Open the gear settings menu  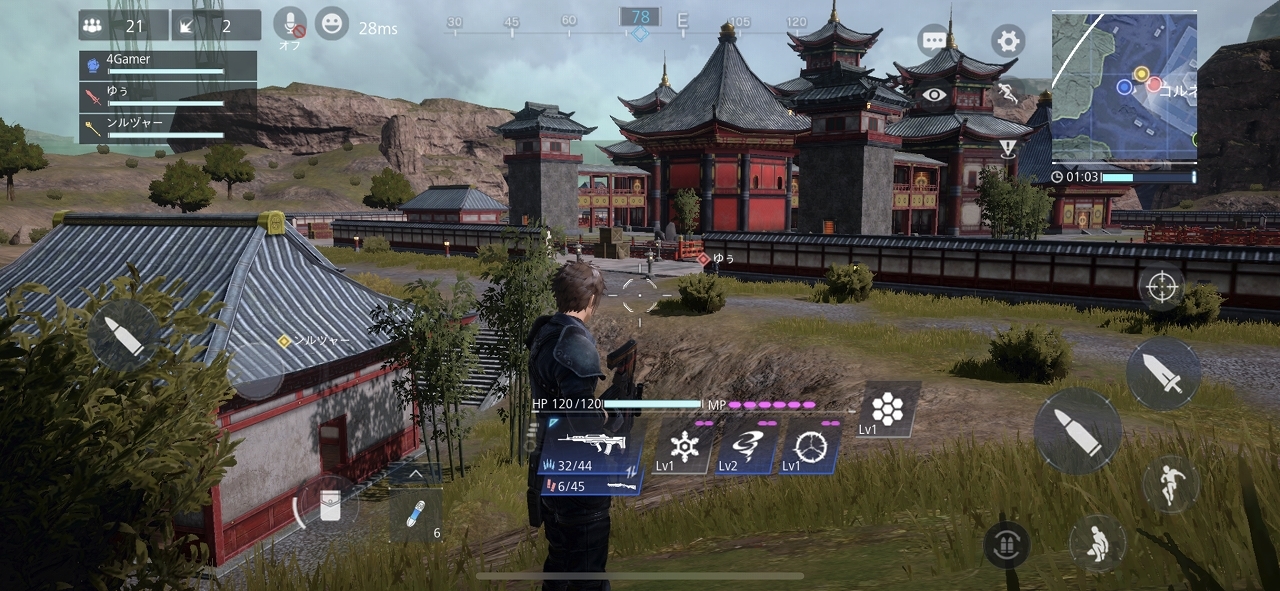1008,41
